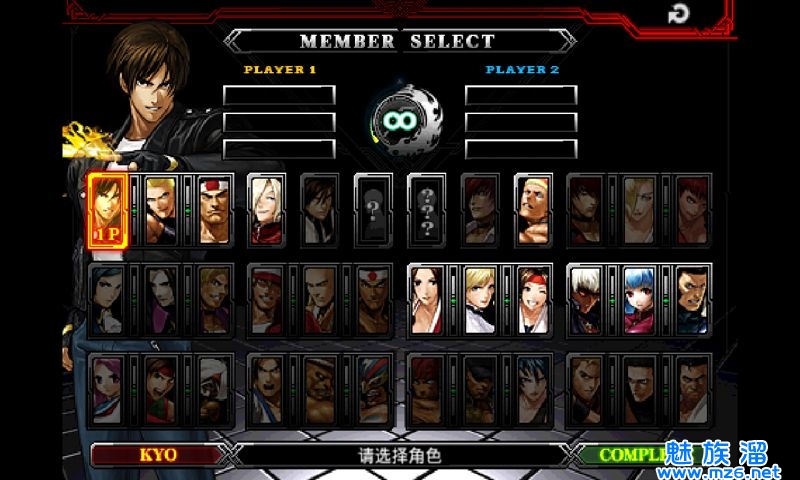The image size is (800, 480).
Task: Choose Mai Shiranui's portrait
Action: [427, 300]
